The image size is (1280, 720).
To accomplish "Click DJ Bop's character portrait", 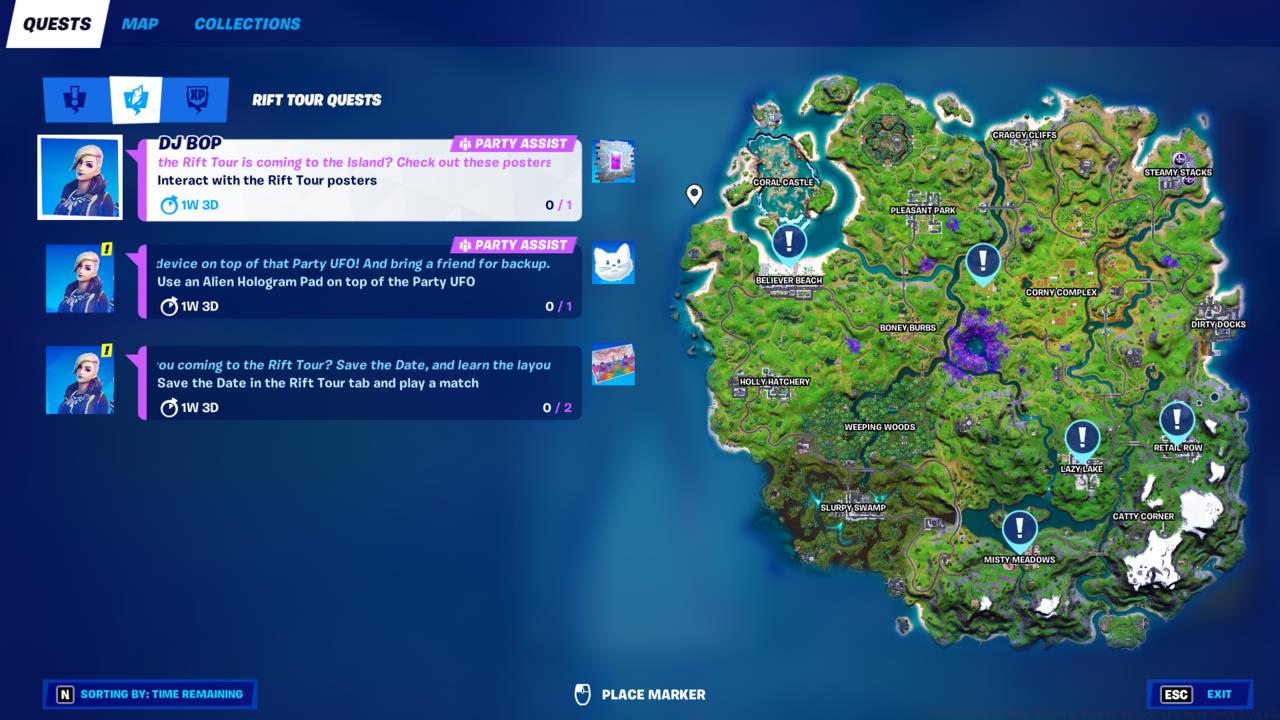I will point(80,177).
